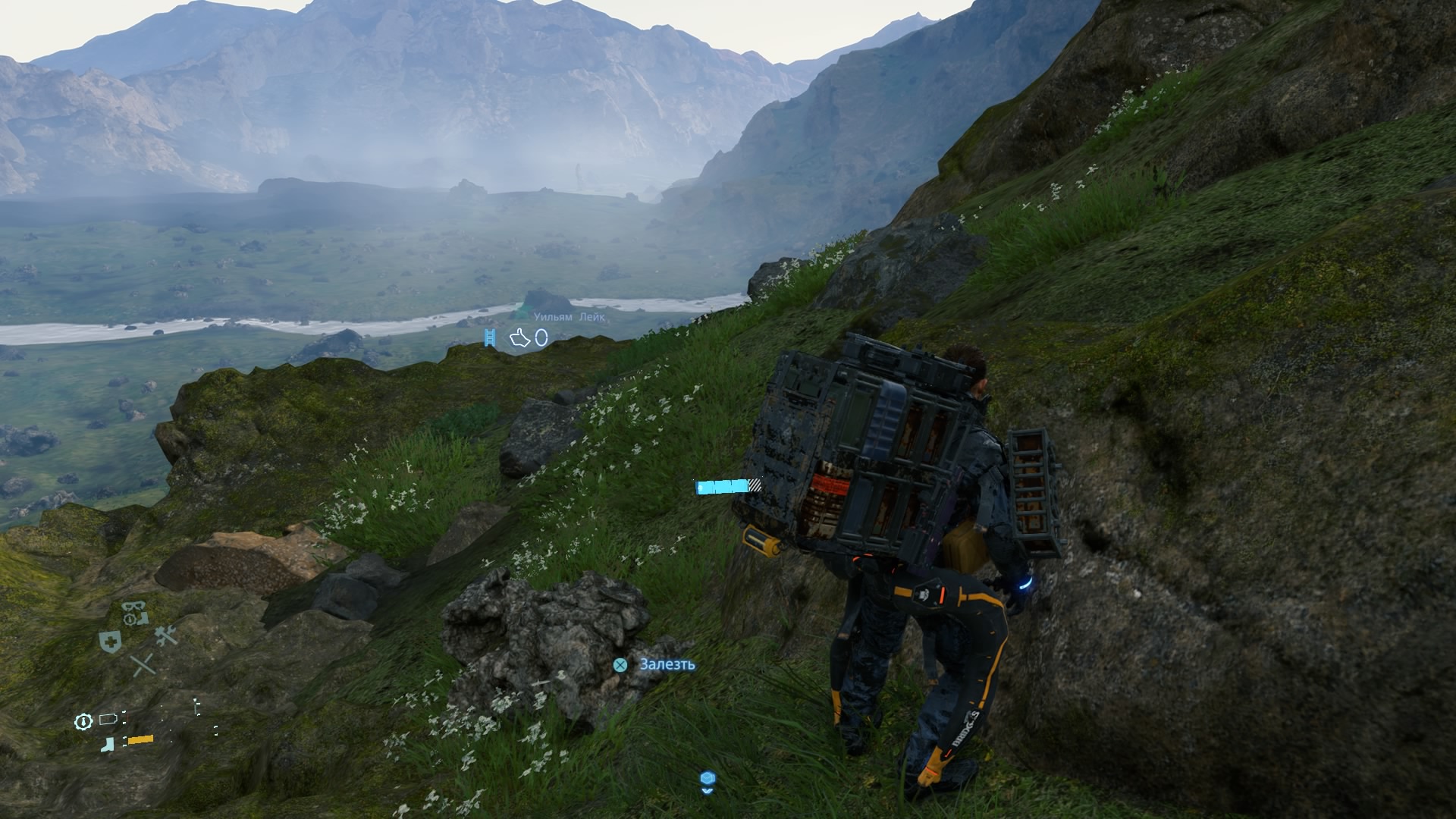1456x819 pixels.
Task: Choose the hammer and wrench tools icon
Action: [x=166, y=635]
